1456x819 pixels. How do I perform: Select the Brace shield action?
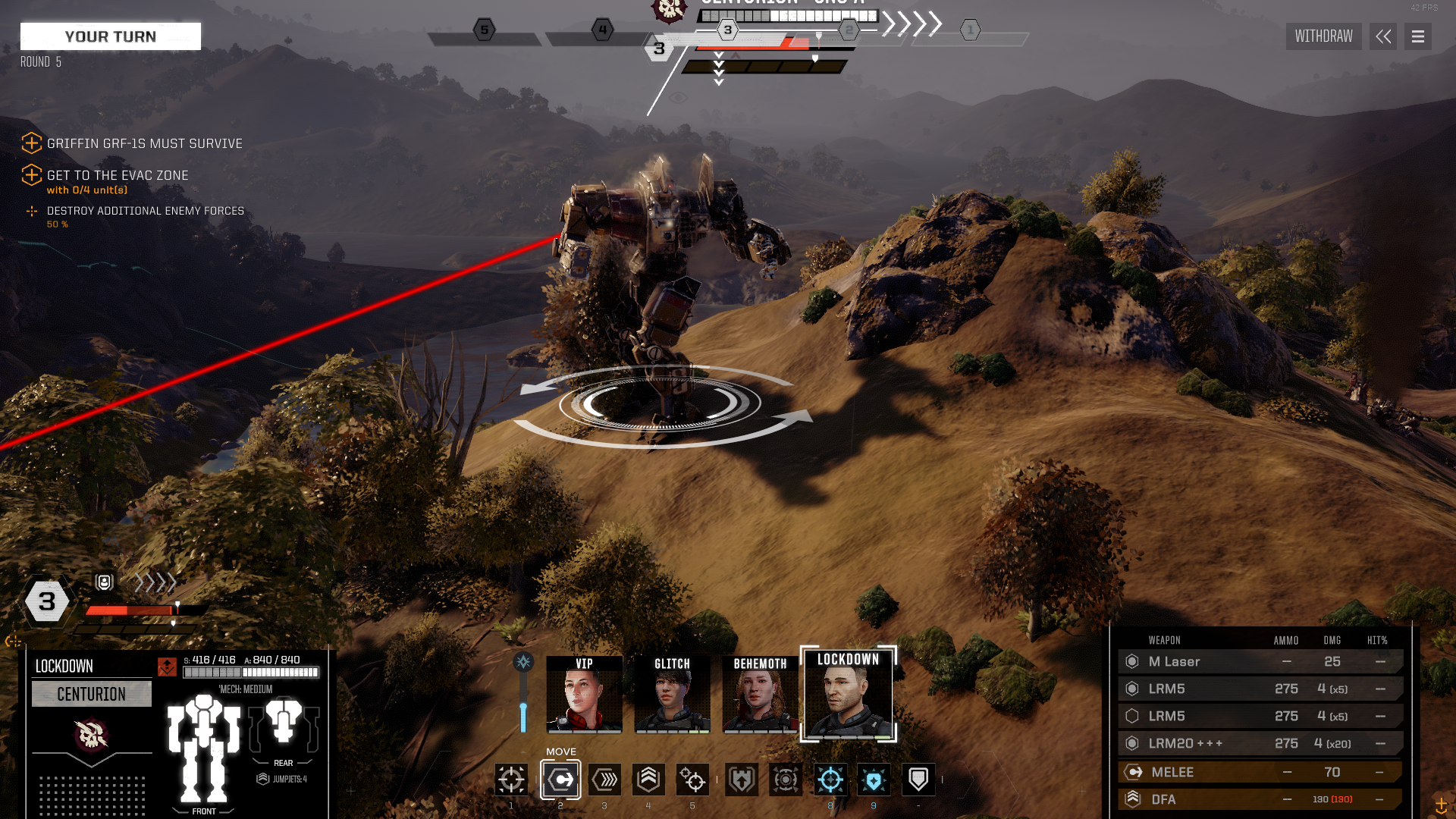pyautogui.click(x=918, y=779)
